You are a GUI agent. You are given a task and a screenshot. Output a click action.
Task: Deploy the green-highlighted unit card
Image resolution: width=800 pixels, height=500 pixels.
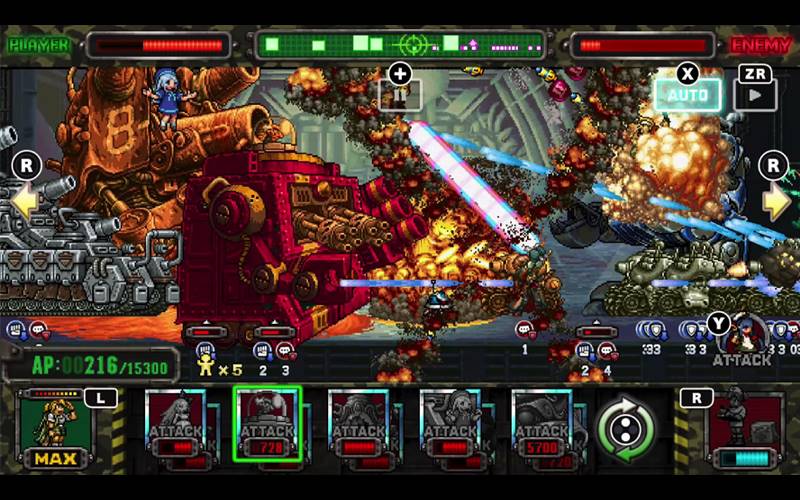point(267,424)
